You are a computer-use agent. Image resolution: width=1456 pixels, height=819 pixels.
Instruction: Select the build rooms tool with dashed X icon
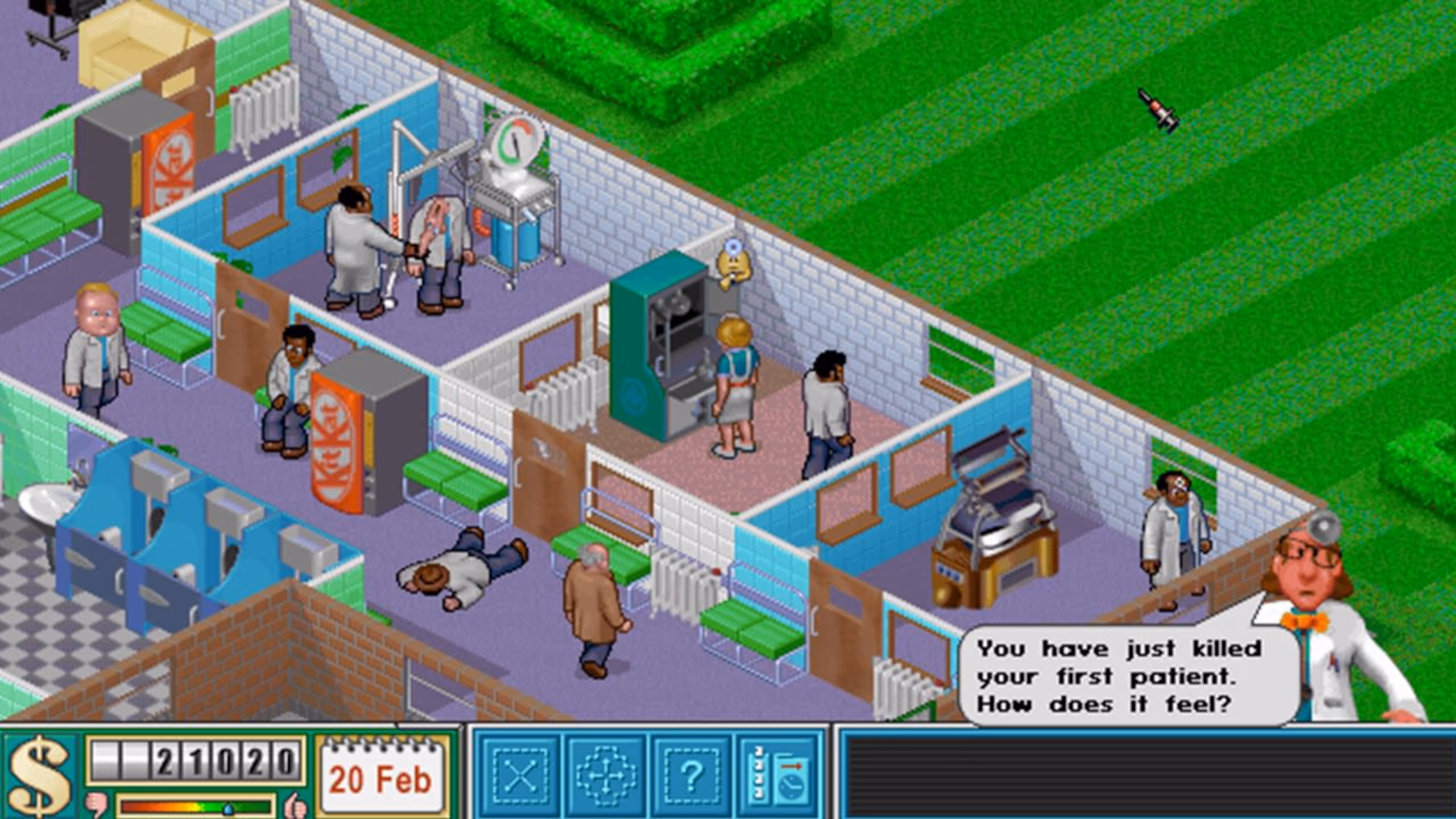520,775
